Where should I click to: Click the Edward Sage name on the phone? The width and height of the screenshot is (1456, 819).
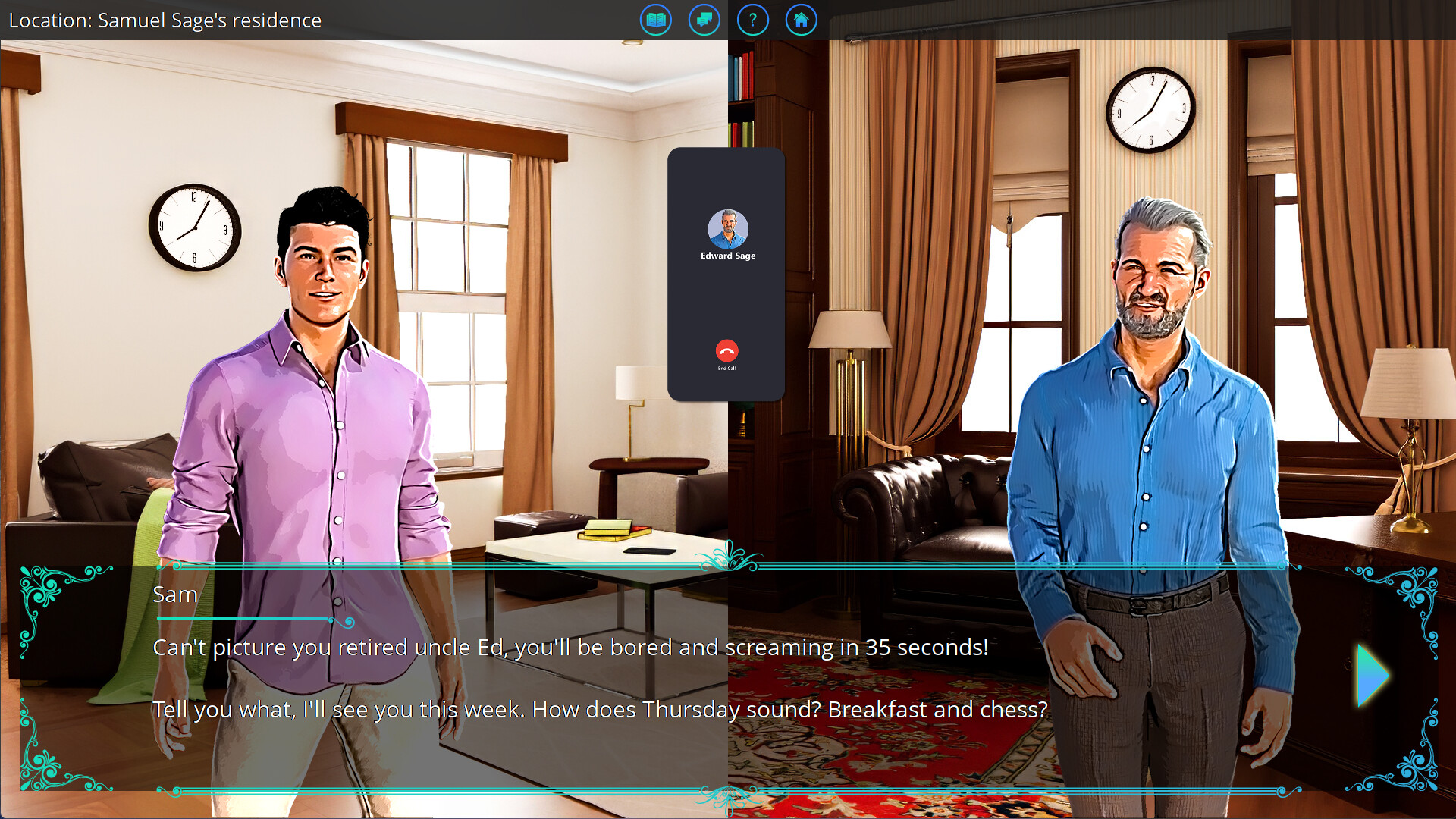pos(727,256)
